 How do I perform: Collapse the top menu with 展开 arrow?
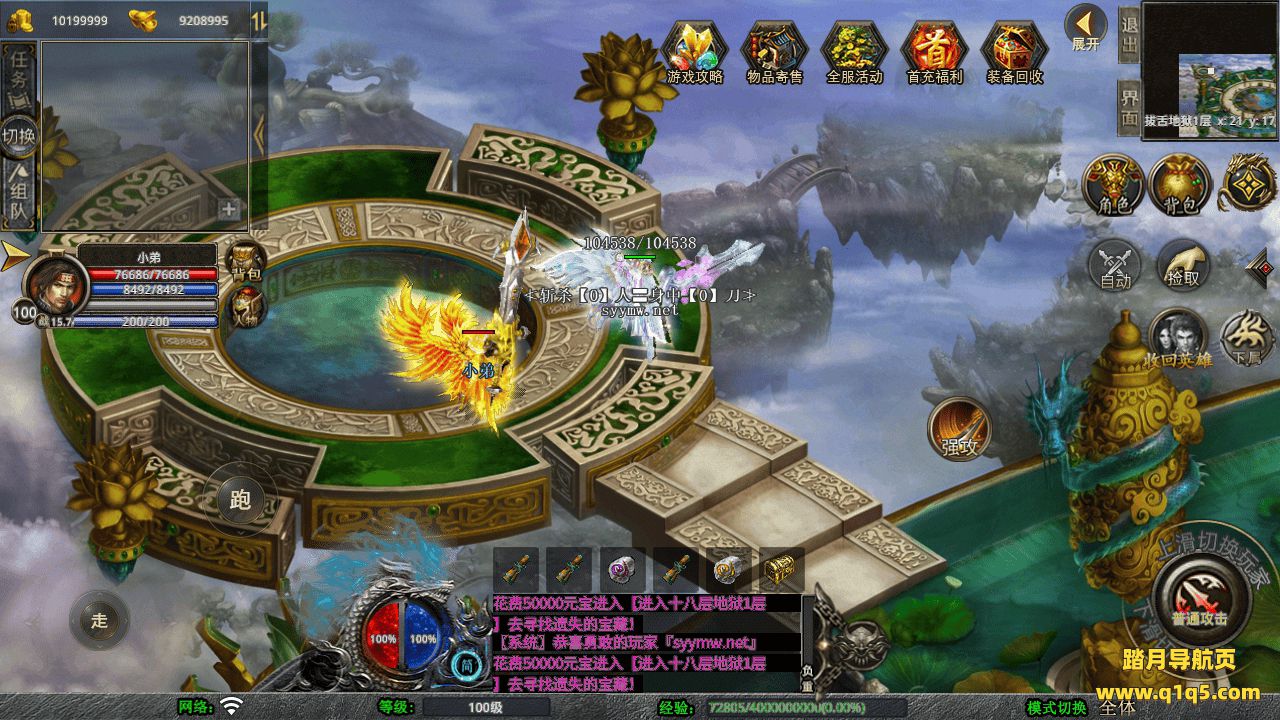(1085, 27)
